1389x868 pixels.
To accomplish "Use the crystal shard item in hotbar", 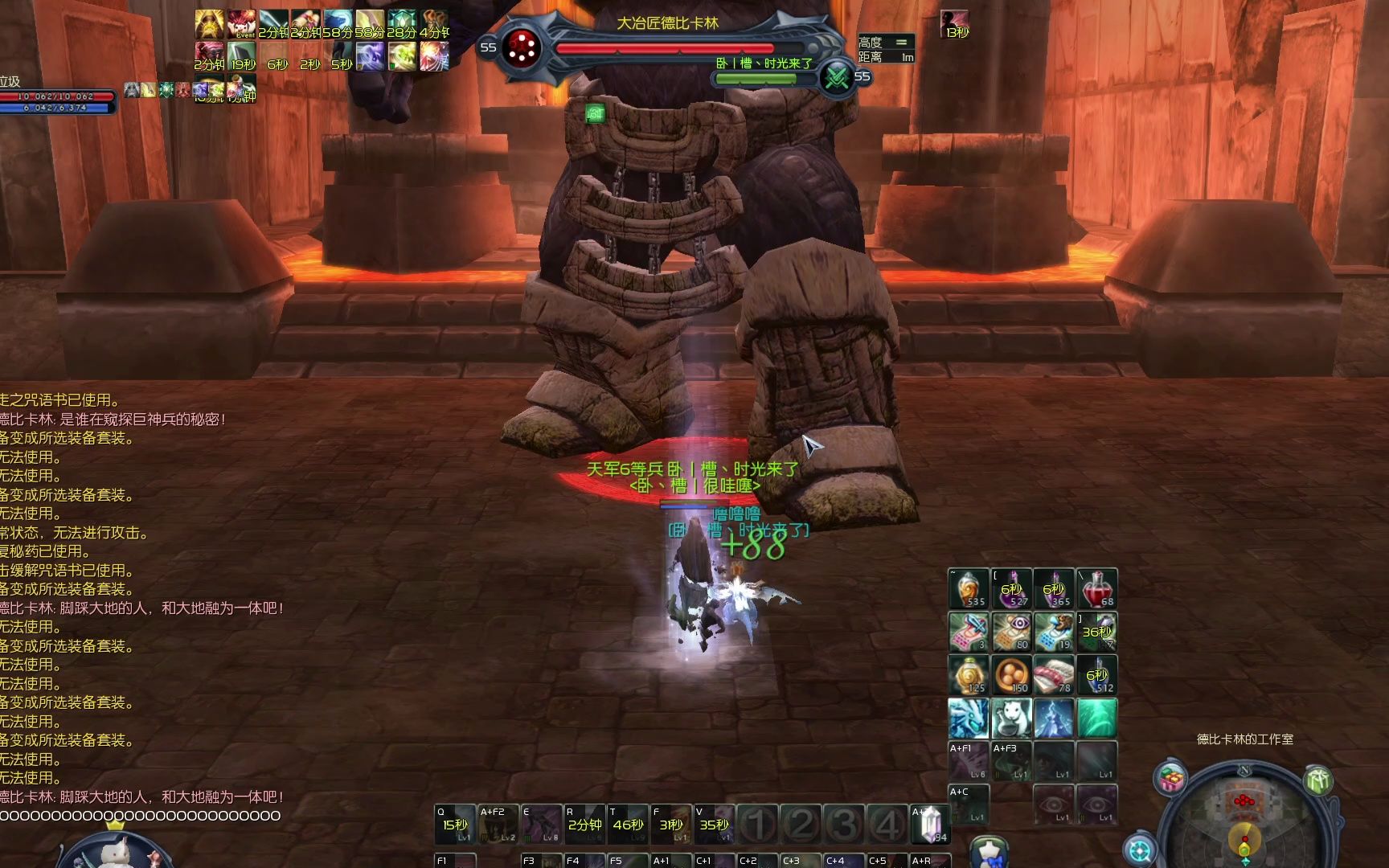I will [930, 824].
